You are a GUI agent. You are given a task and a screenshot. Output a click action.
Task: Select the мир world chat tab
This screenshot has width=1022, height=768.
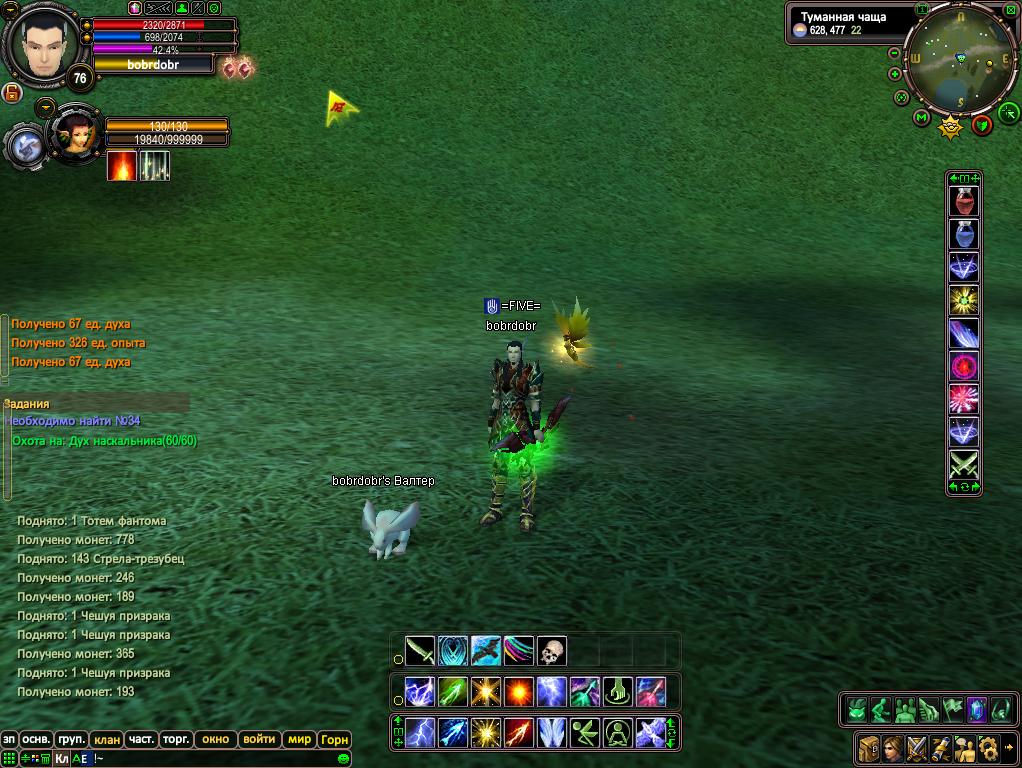click(299, 740)
